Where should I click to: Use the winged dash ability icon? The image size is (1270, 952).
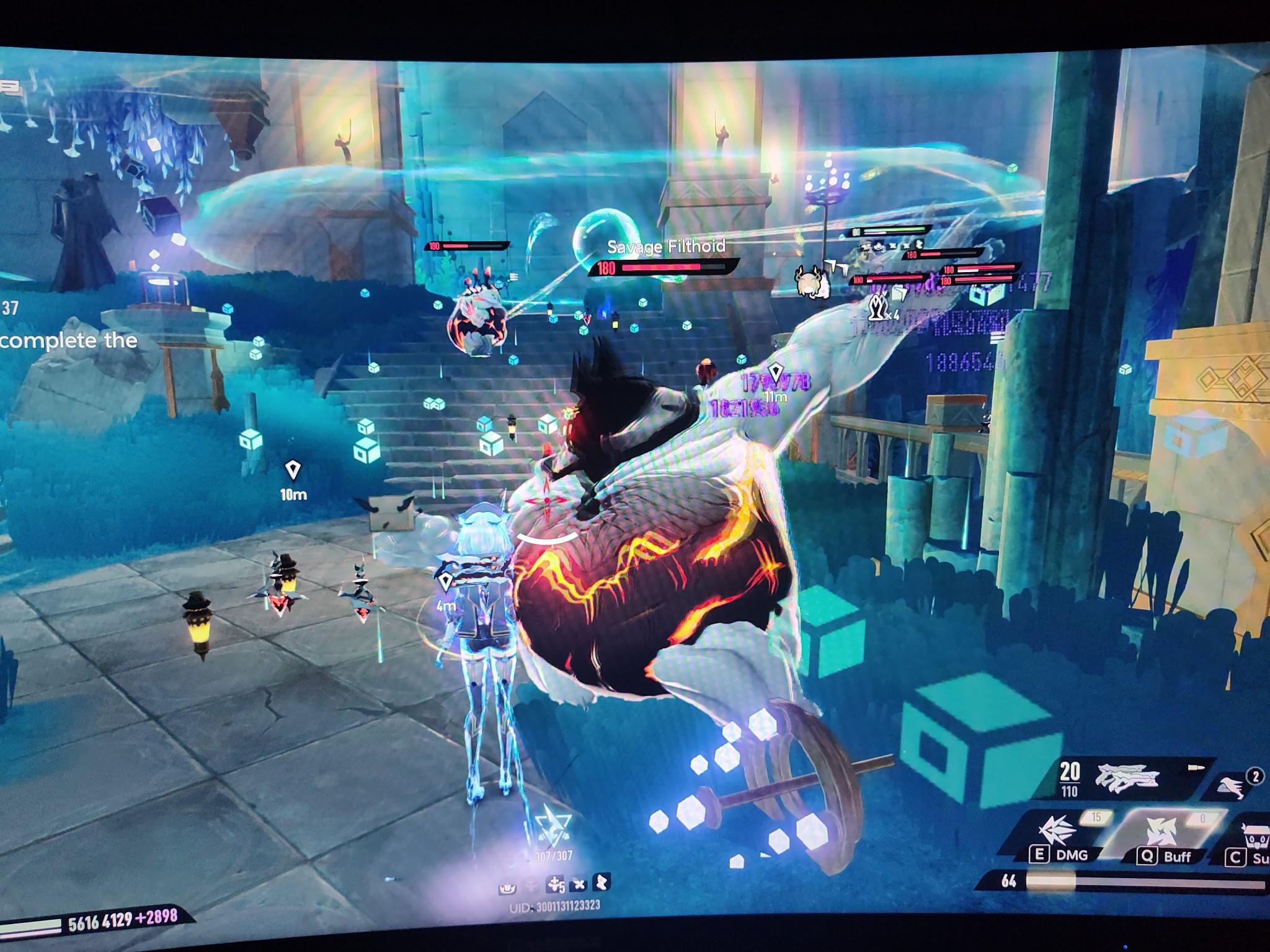pos(1233,785)
